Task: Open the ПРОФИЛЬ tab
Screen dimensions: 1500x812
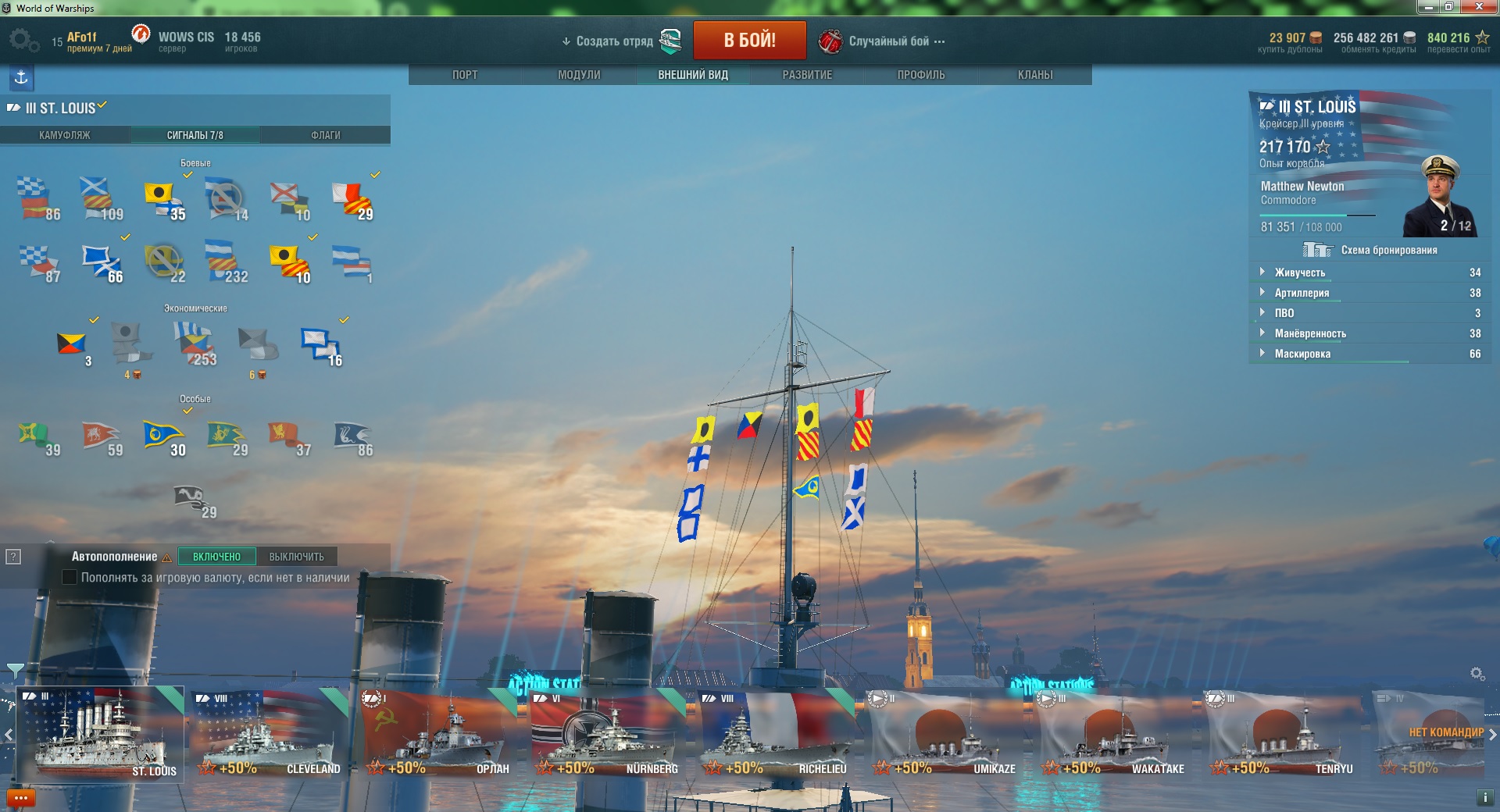Action: pos(921,75)
